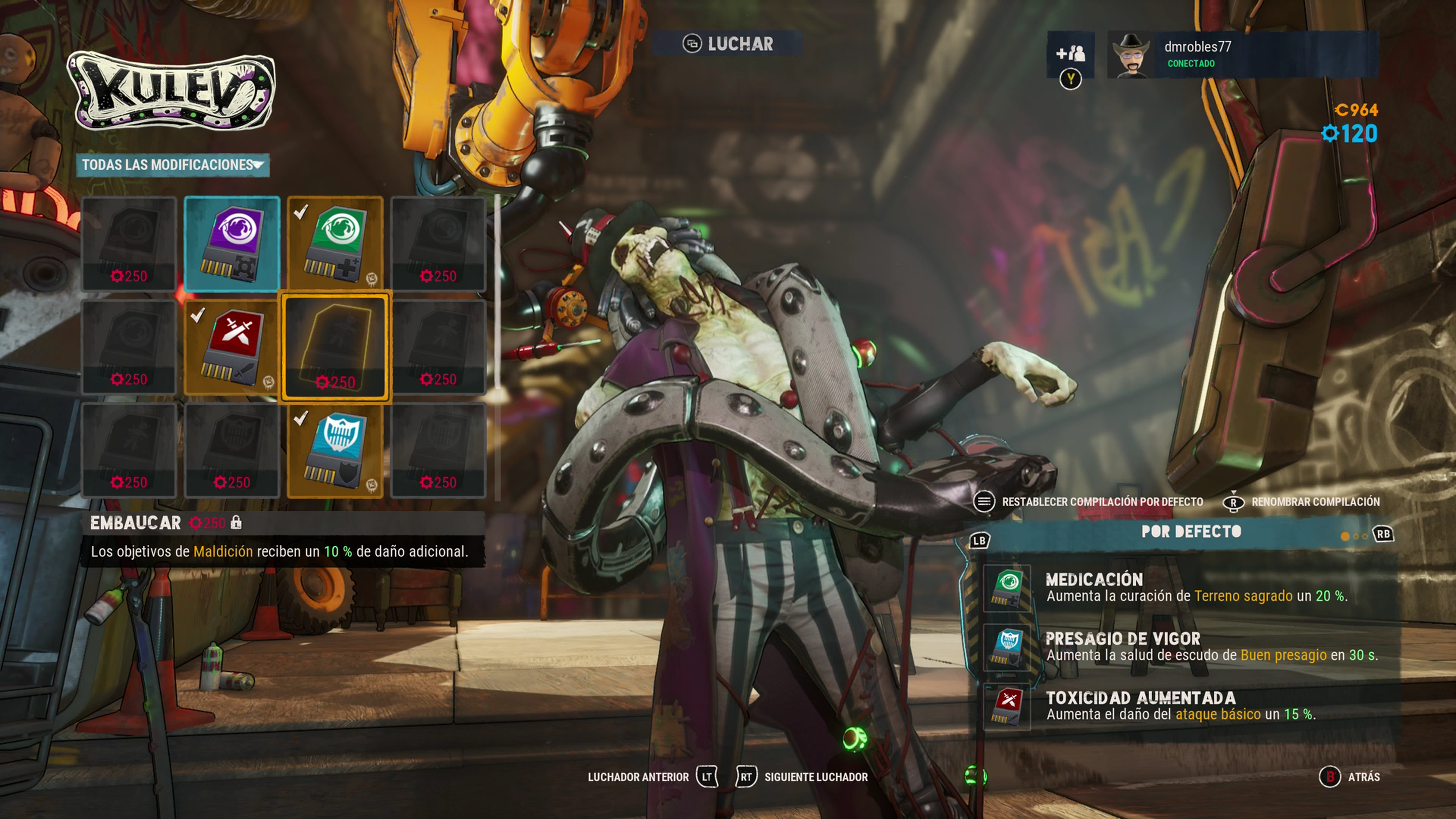Select the purple swirl modification card
This screenshot has height=819, width=1456.
(x=232, y=243)
